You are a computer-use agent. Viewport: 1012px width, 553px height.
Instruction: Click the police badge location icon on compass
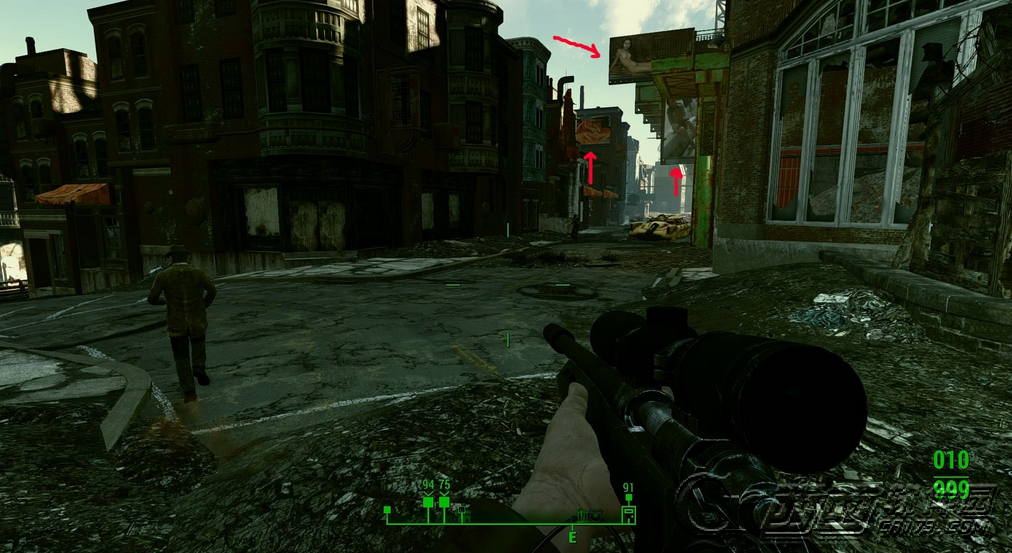click(596, 516)
